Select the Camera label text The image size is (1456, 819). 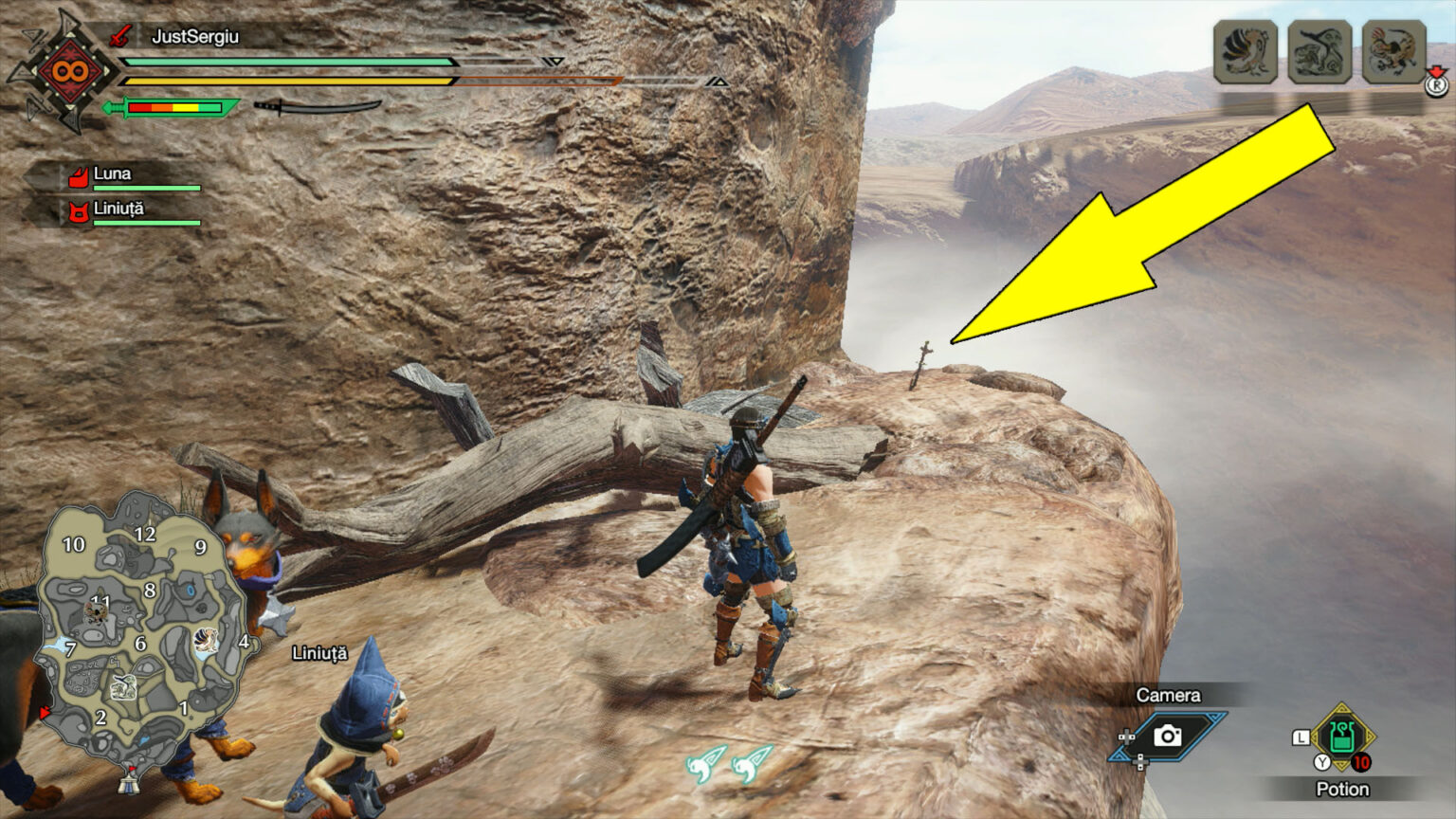click(1168, 695)
